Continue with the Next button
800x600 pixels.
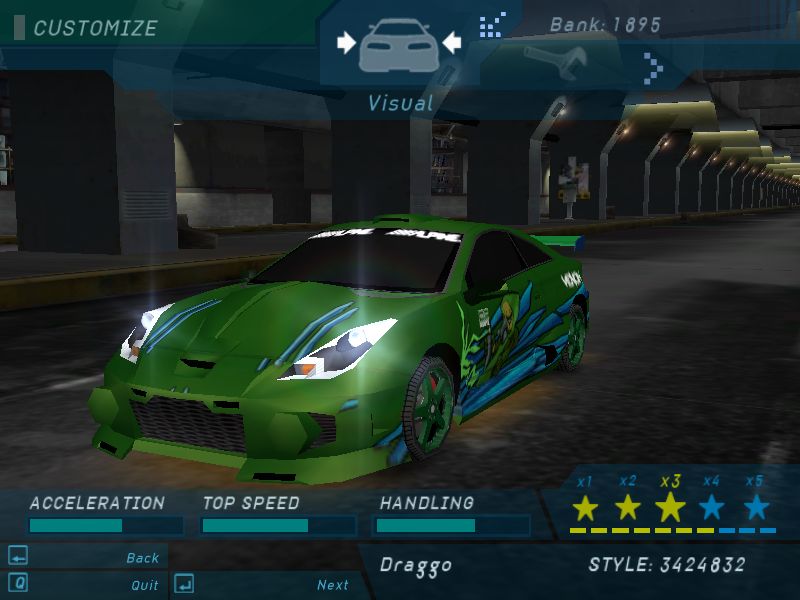[333, 585]
